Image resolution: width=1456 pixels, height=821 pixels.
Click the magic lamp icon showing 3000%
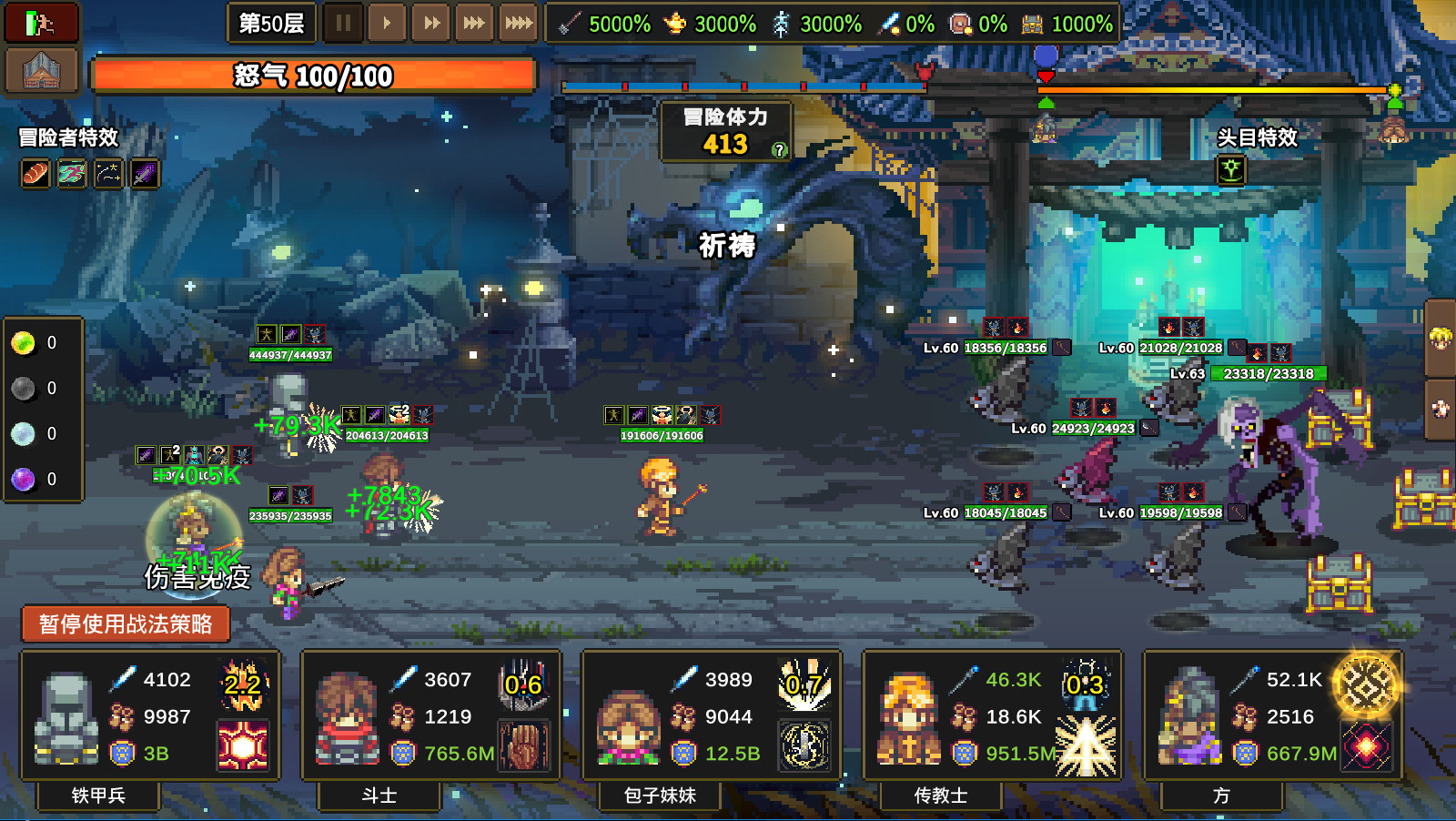676,25
